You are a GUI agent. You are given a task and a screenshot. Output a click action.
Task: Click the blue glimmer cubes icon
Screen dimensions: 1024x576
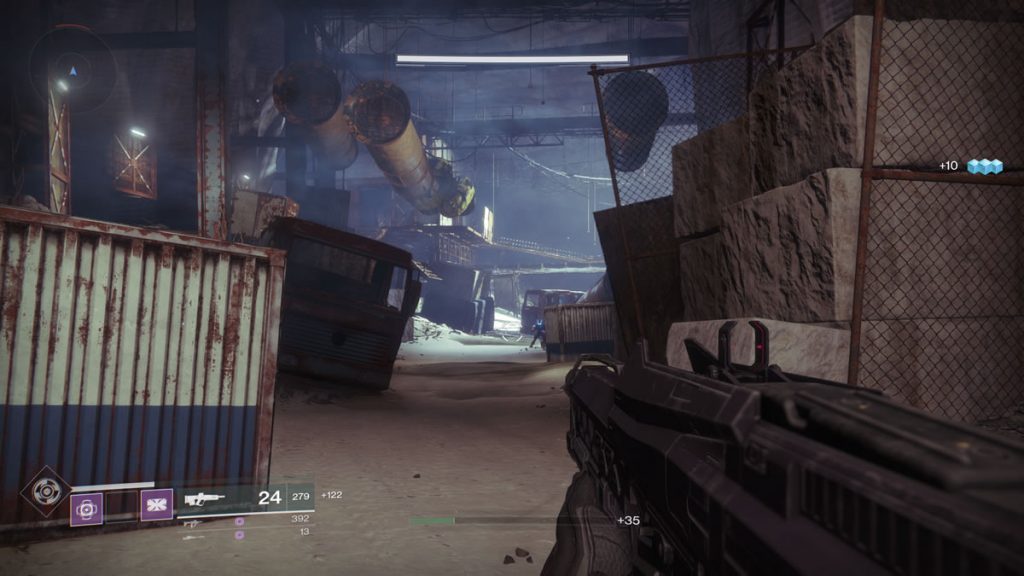point(984,166)
